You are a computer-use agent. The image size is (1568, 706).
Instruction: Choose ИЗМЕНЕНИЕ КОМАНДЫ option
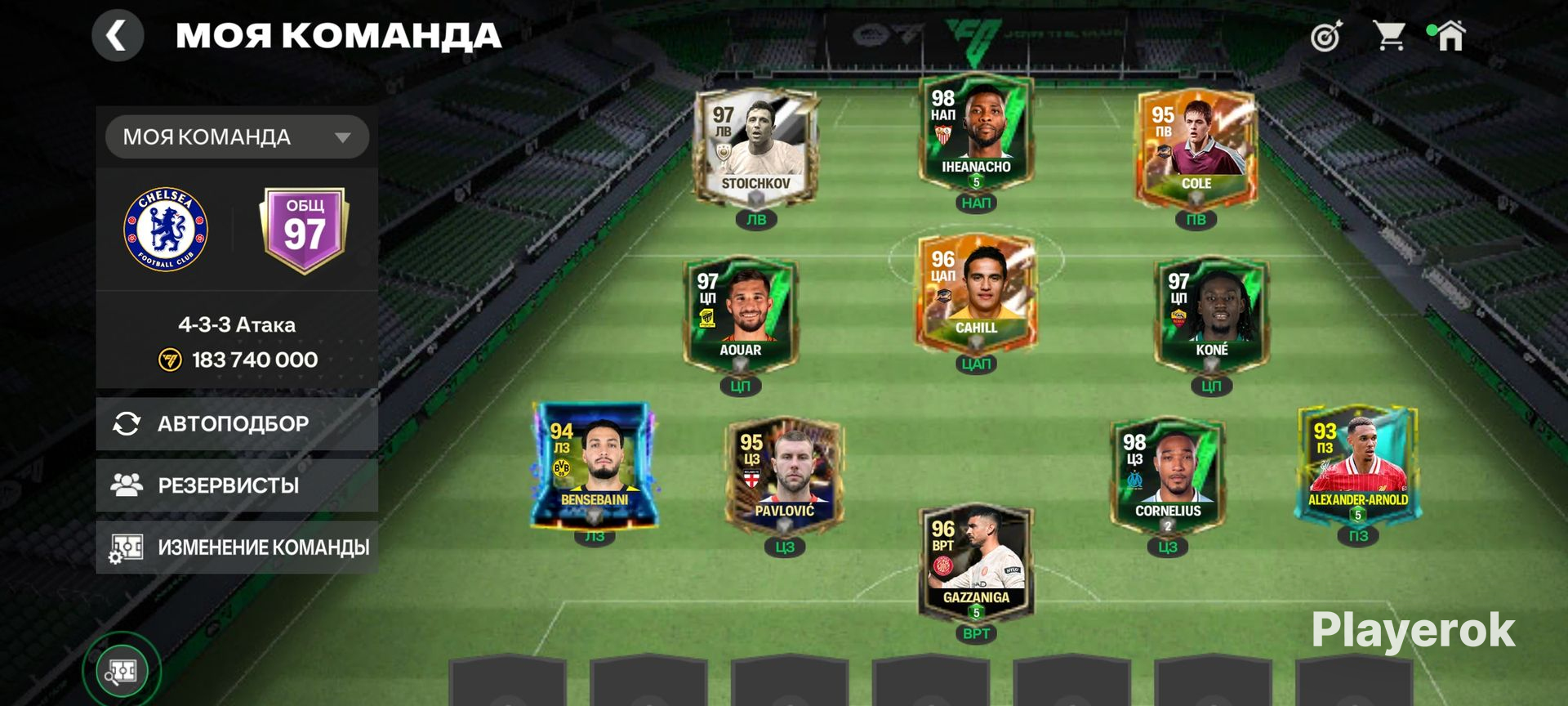237,547
